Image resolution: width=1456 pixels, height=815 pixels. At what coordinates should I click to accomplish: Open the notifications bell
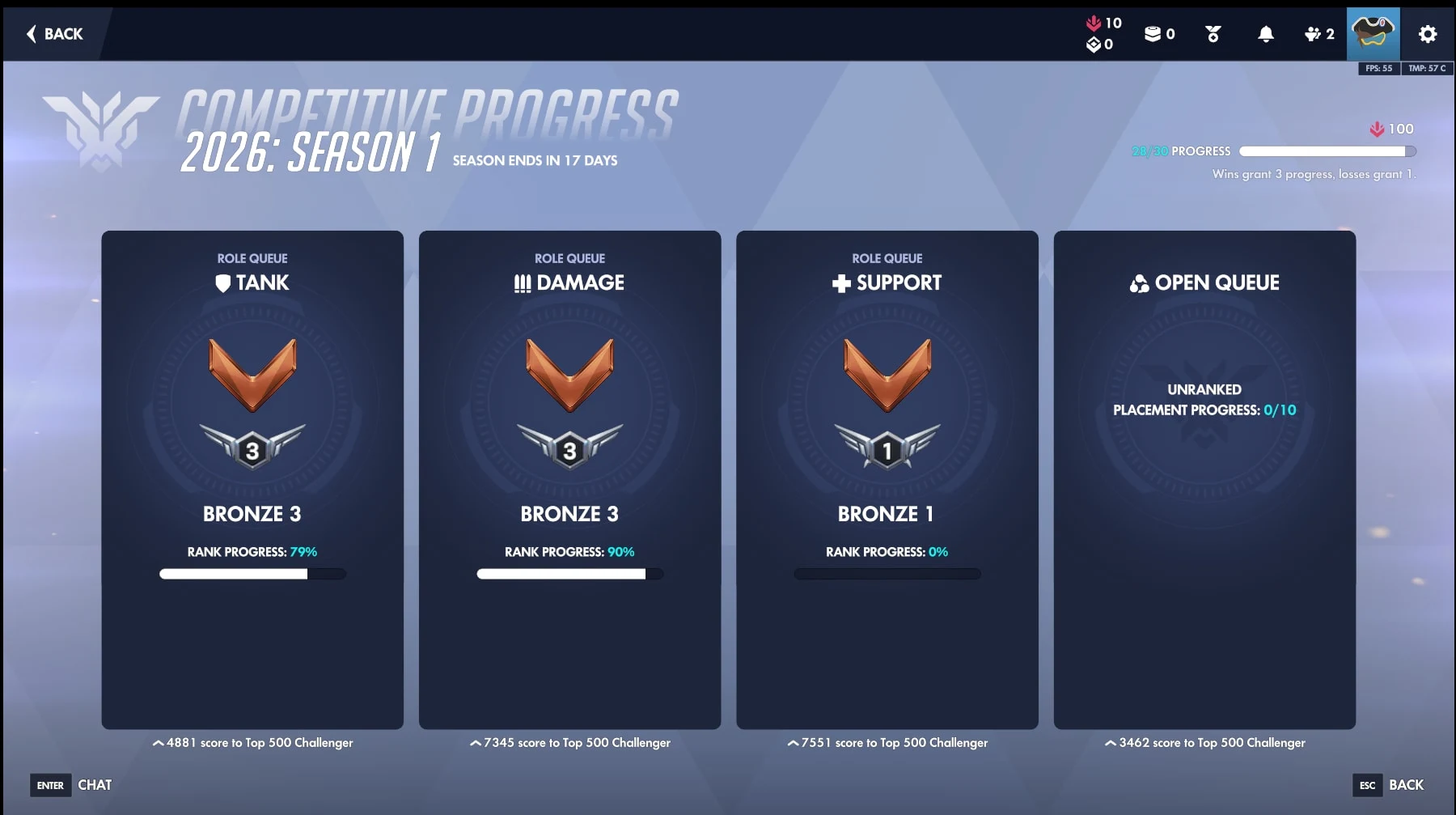pos(1267,34)
